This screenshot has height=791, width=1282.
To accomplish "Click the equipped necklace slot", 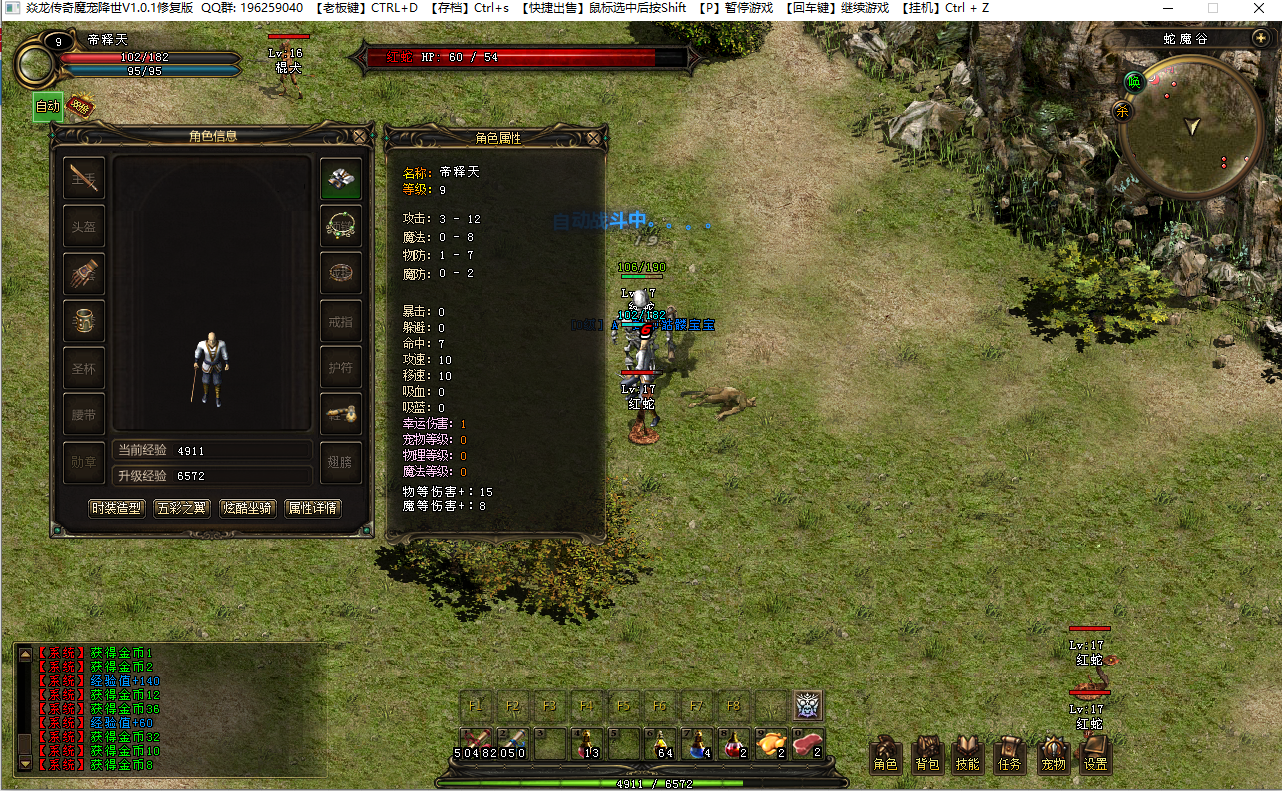I will point(341,226).
